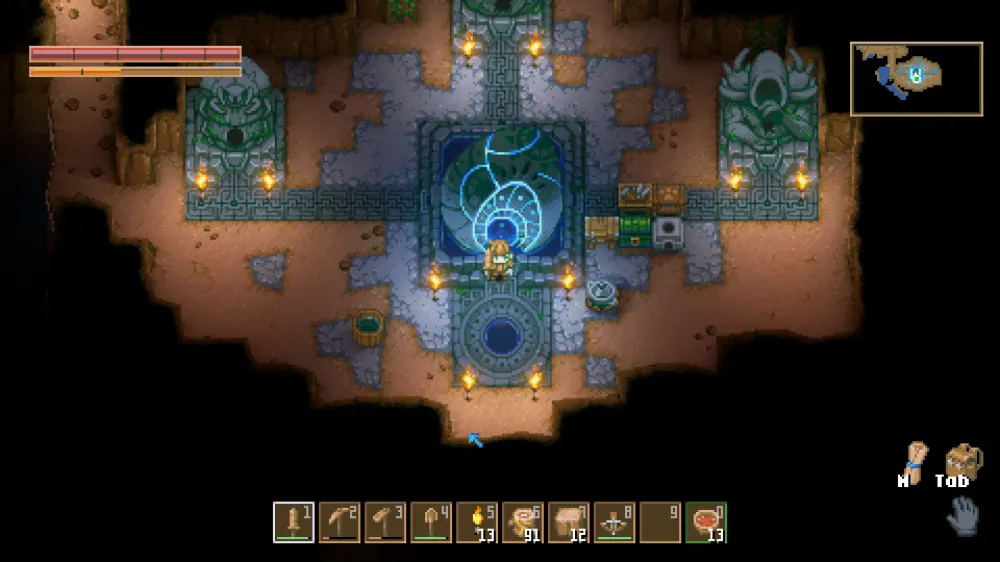
Task: Select the food item in slot 0
Action: (x=706, y=522)
